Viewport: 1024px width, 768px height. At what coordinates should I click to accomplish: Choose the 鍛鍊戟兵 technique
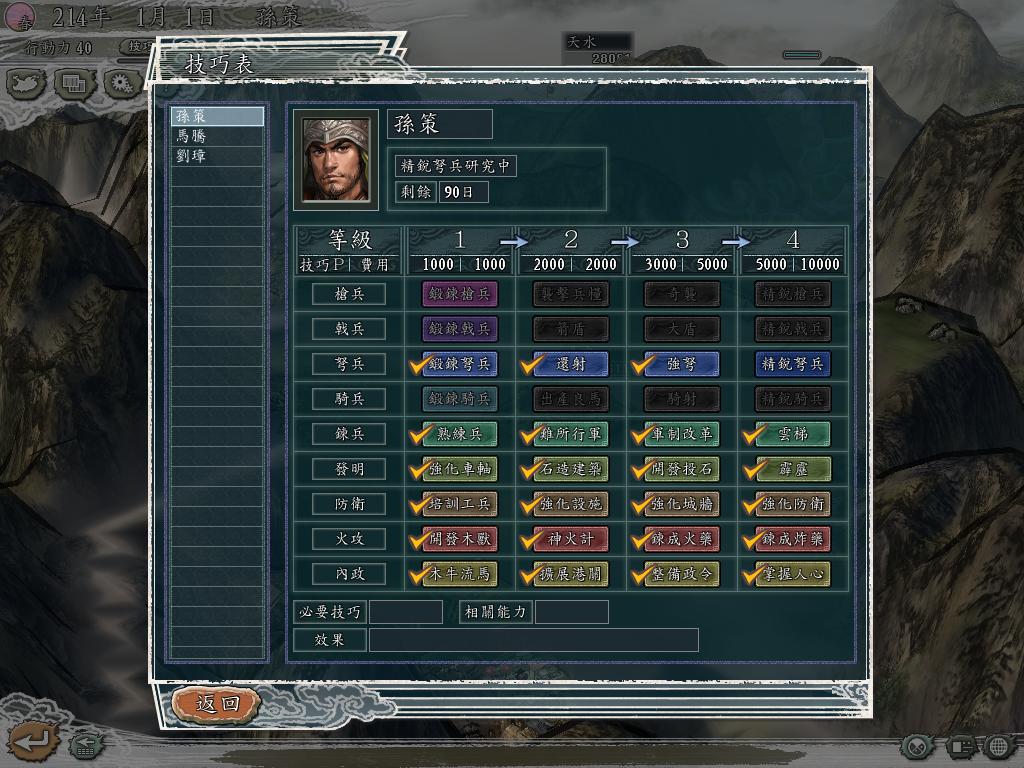460,329
